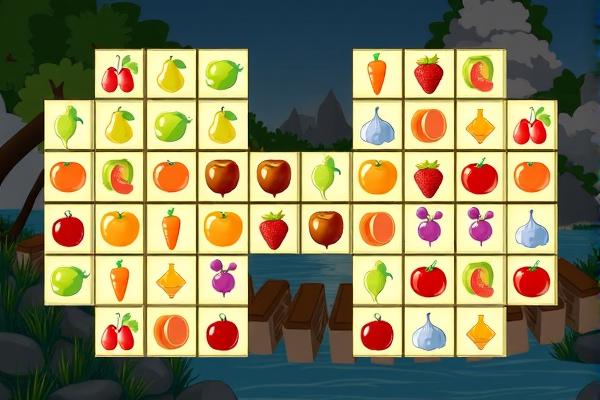Select the garlic tile next to the beet

click(x=531, y=228)
